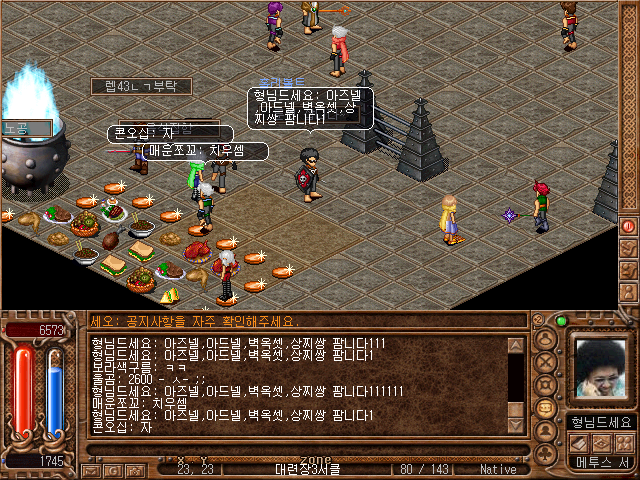
Task: Open the group icon under the character name
Action: 624,443
